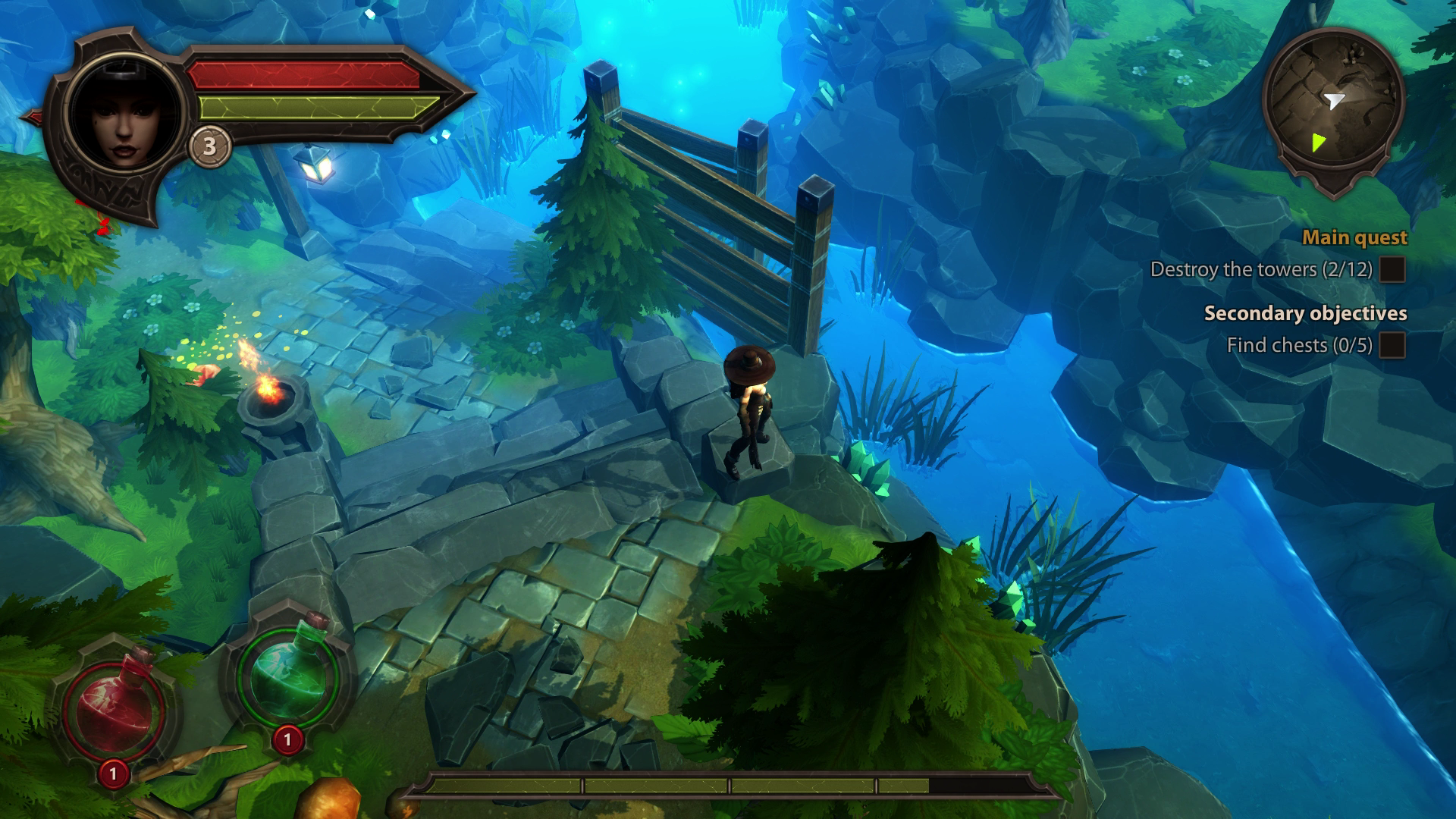Toggle the Main quest tracker visibility
The width and height of the screenshot is (1456, 819).
point(1354,237)
